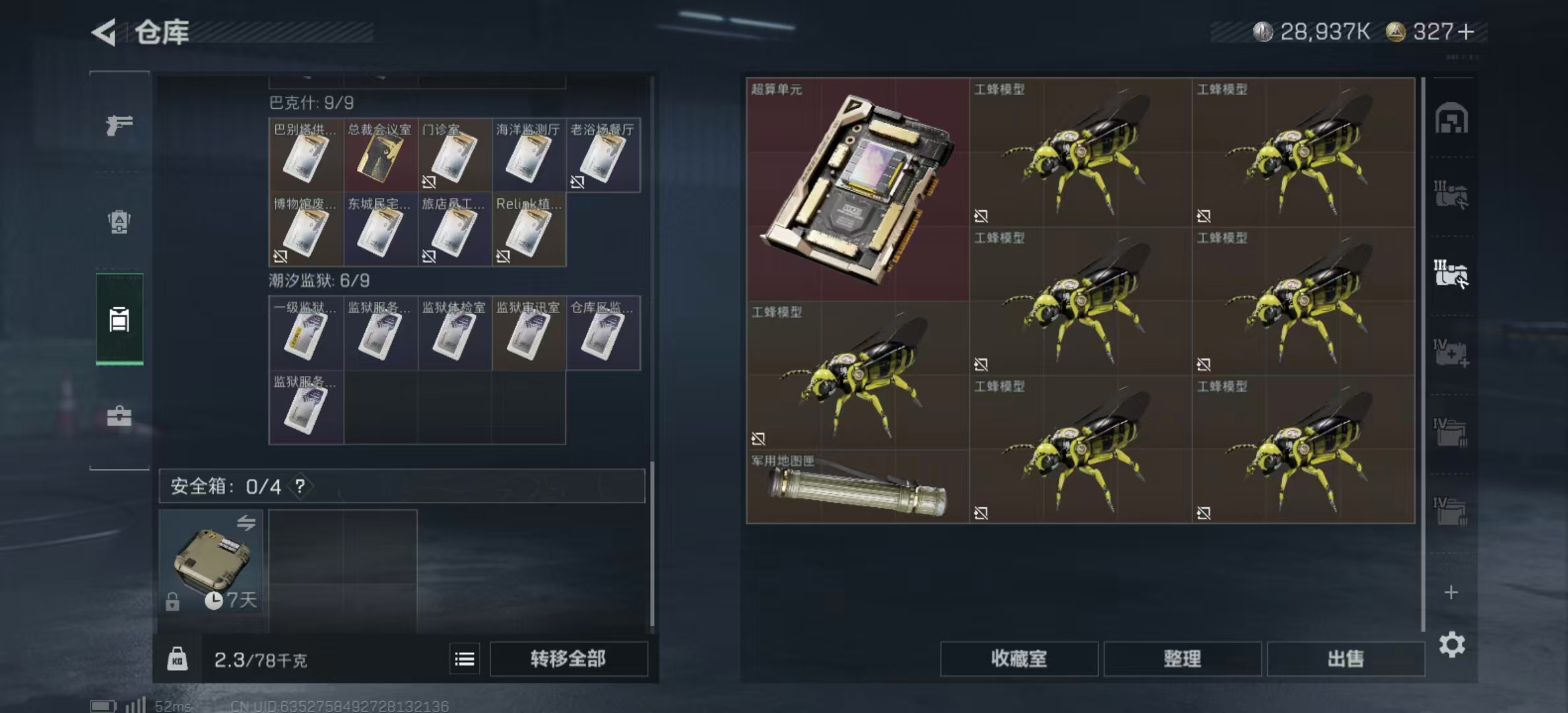Screen dimensions: 1568x713
Task: Click the KG weight icon near capacity bar
Action: point(177,659)
